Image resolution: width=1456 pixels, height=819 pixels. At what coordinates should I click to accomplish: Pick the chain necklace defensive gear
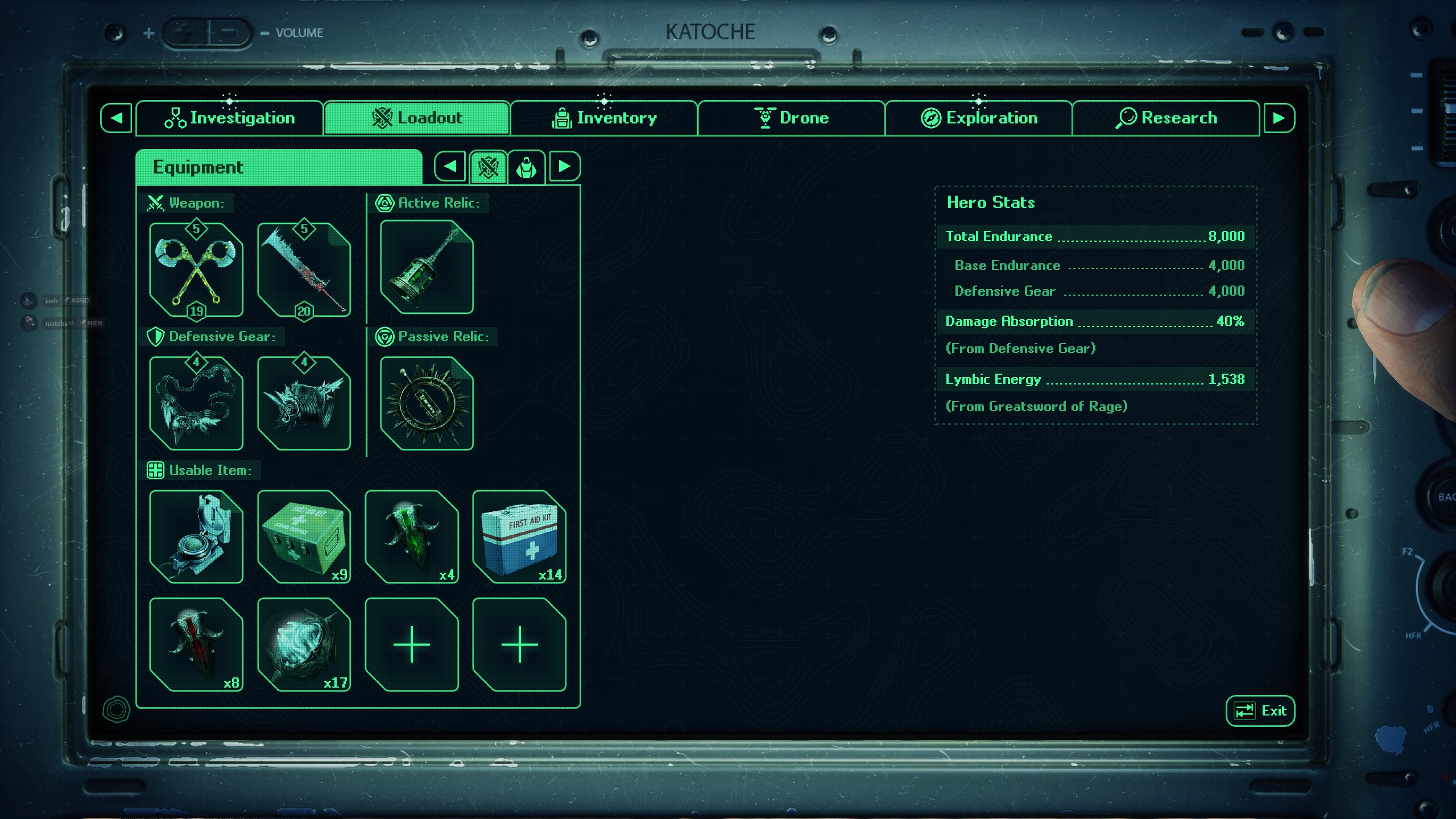[x=196, y=403]
